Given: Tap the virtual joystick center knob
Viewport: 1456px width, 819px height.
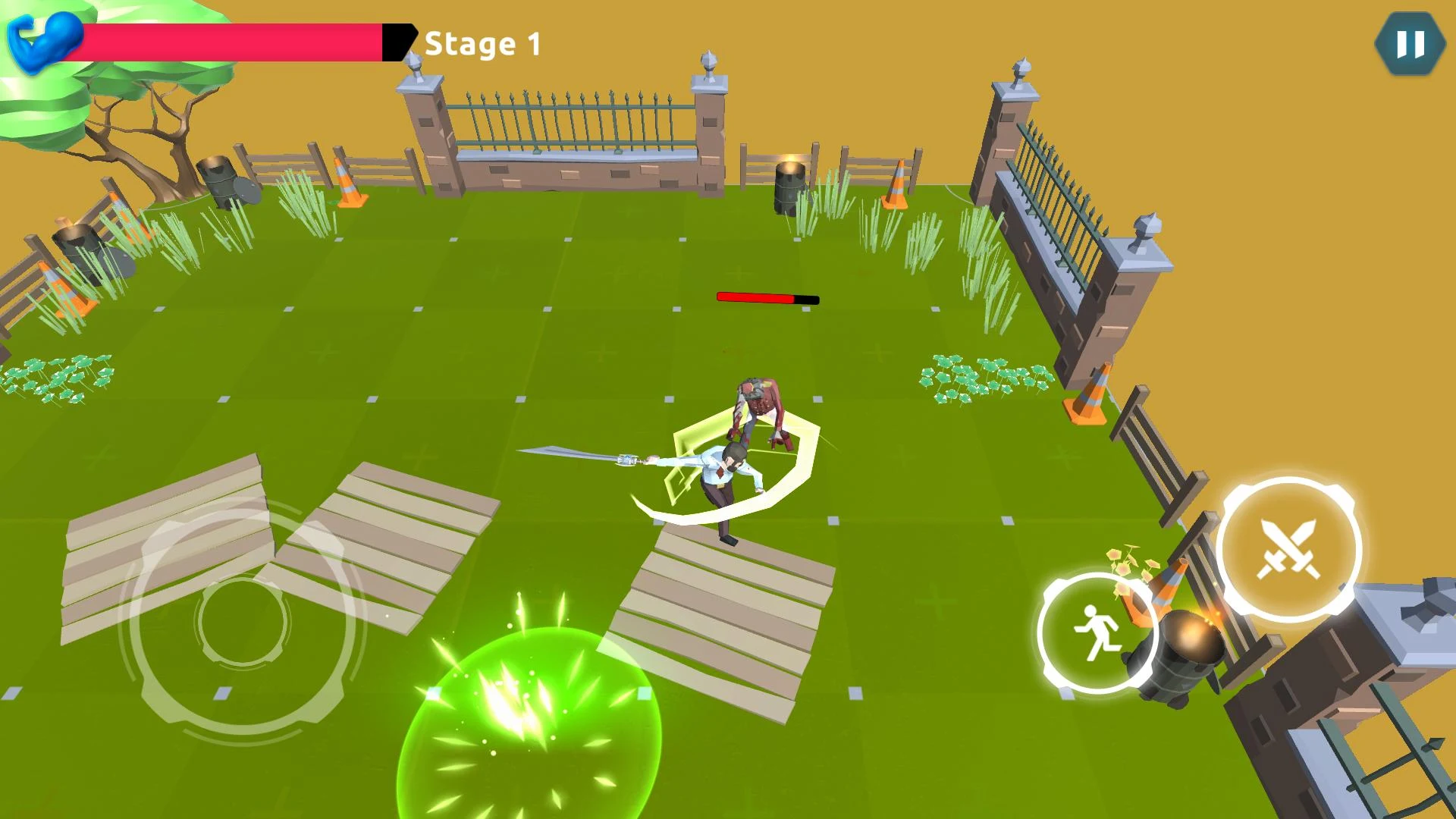Looking at the screenshot, I should [x=243, y=622].
